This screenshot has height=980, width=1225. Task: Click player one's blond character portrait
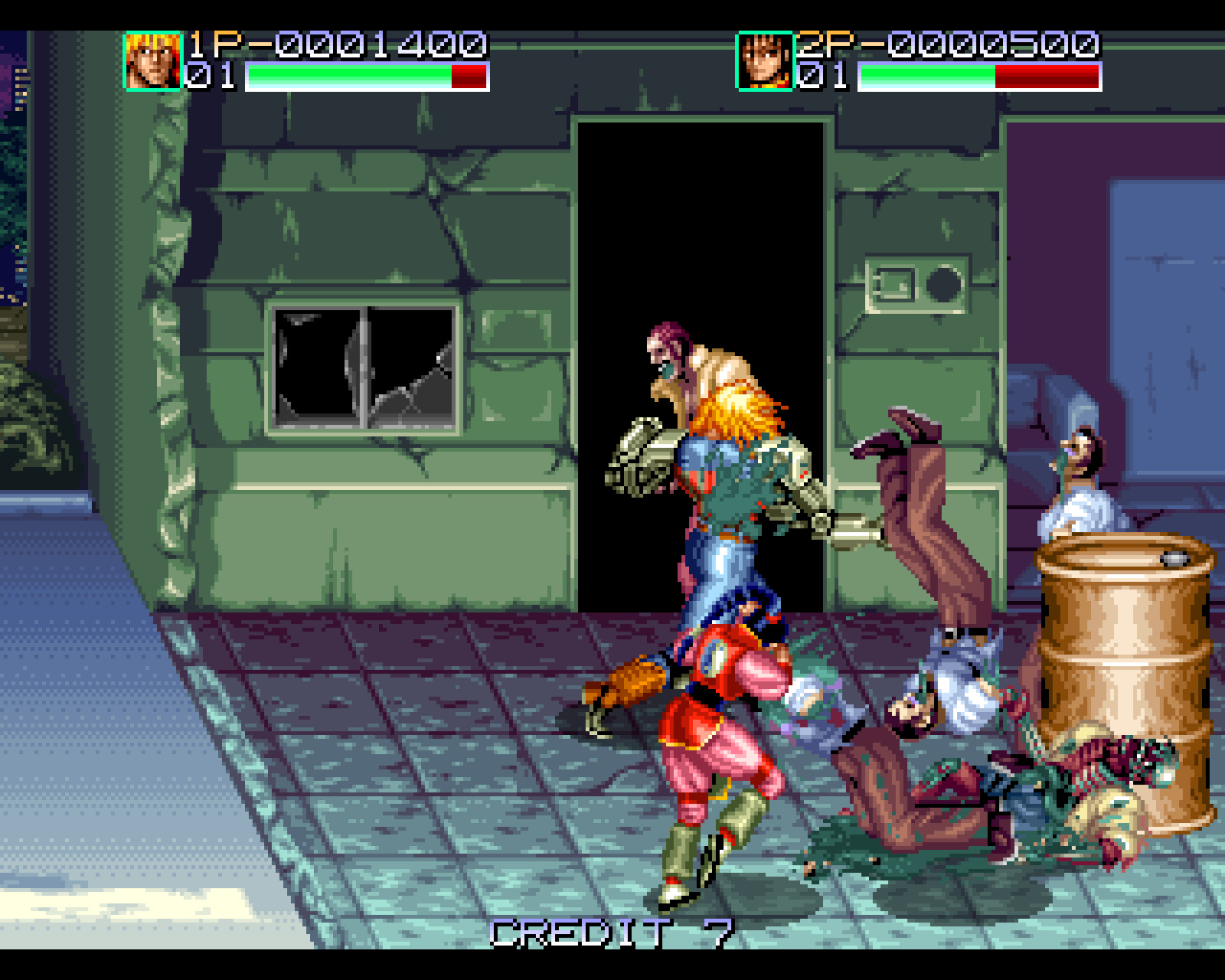point(153,61)
